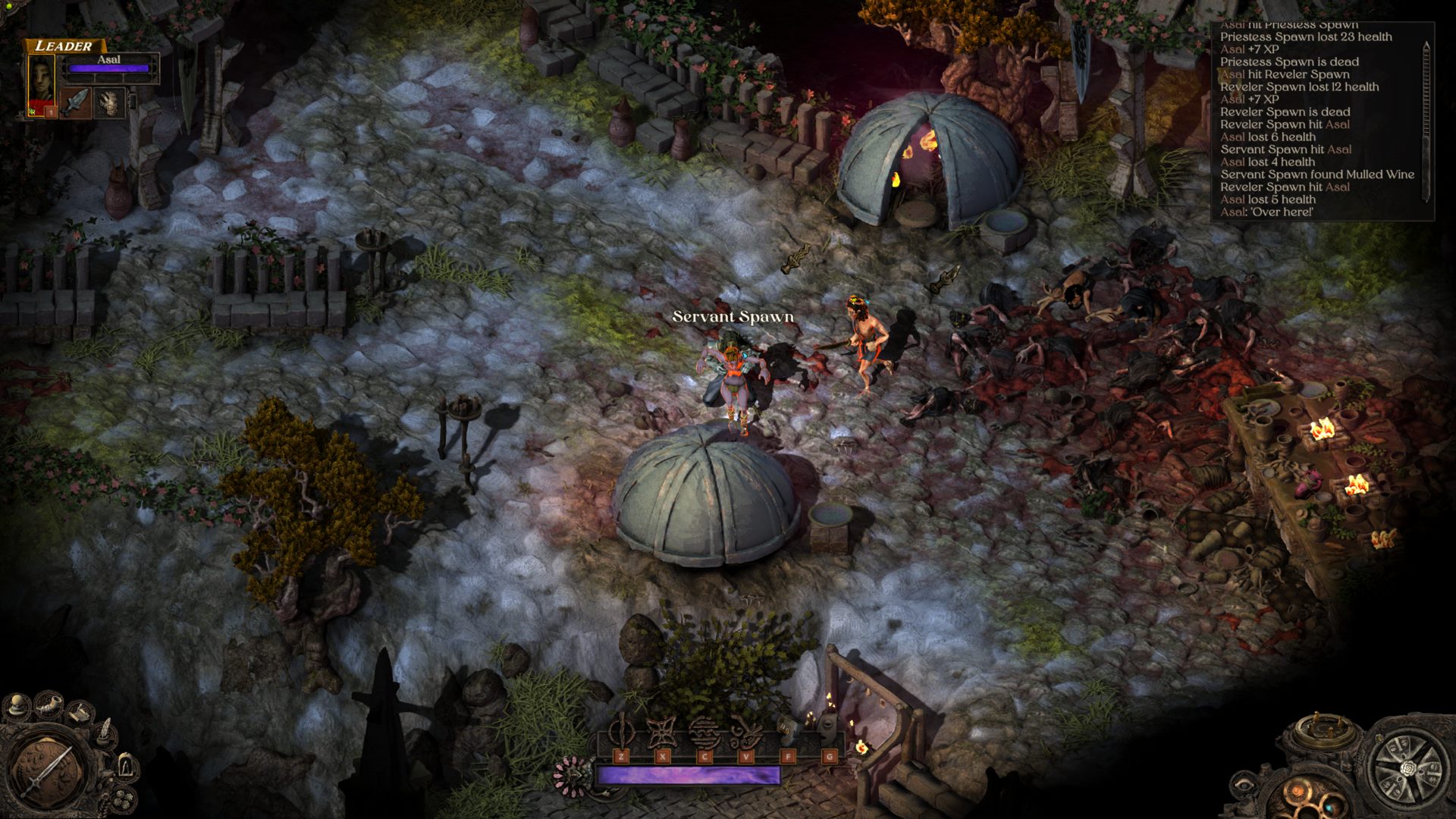Activate the four-pointed star rune ability

(662, 732)
